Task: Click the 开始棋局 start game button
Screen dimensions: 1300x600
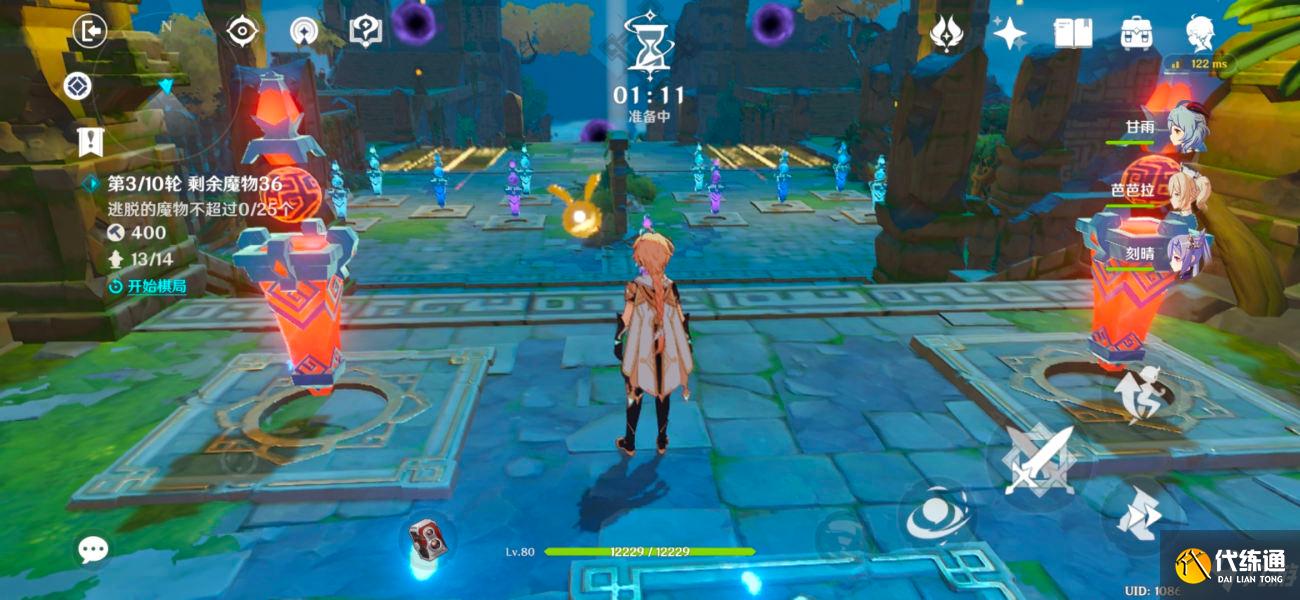Action: tap(148, 286)
